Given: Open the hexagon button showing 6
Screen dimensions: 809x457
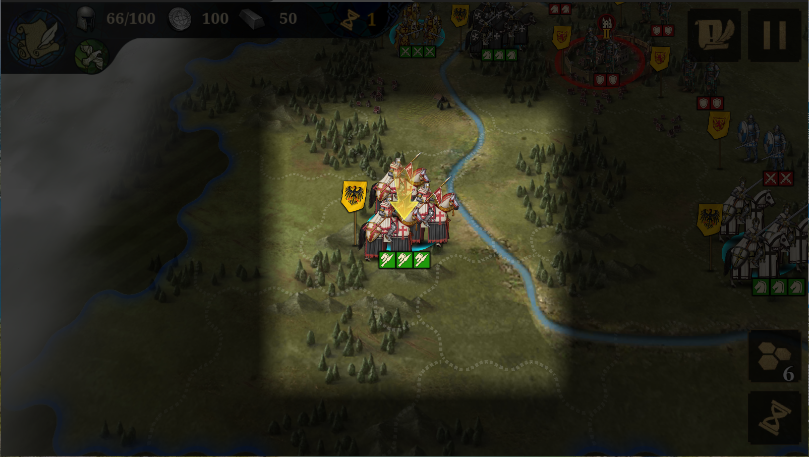Looking at the screenshot, I should point(774,358).
